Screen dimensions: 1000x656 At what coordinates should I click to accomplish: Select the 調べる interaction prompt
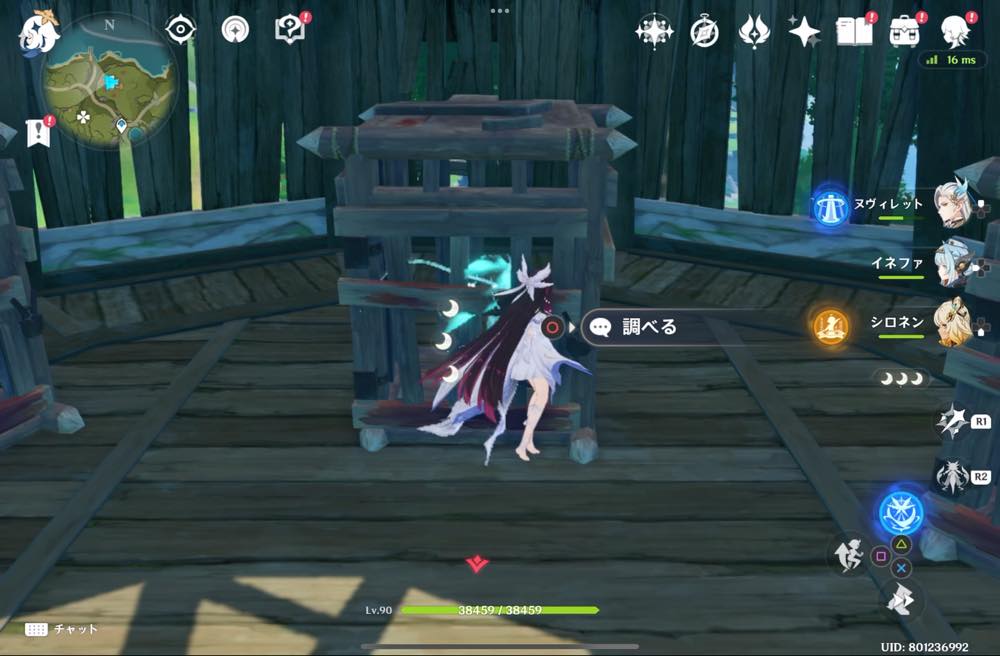coord(640,327)
